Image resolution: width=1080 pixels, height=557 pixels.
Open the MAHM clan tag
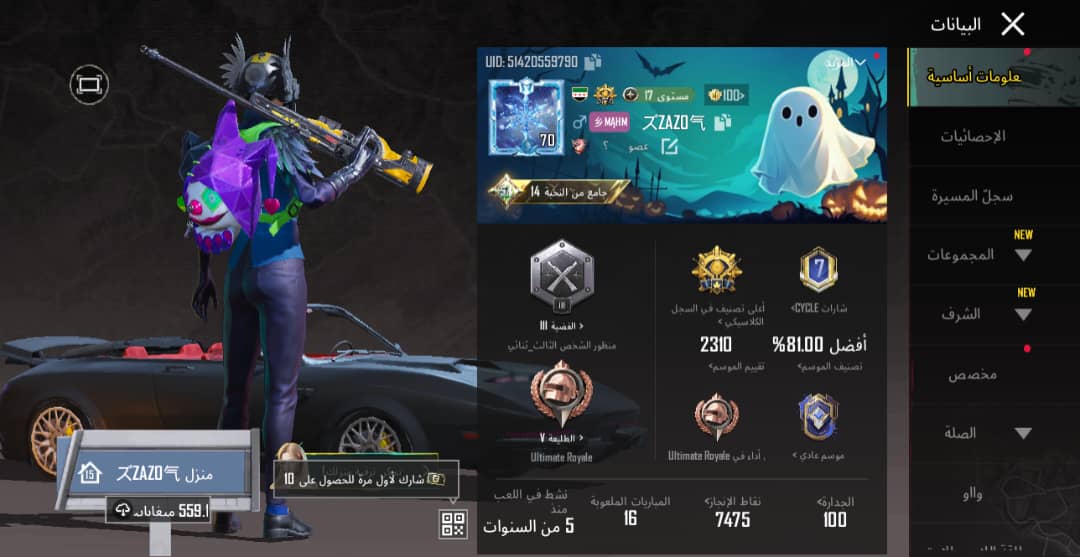(608, 122)
